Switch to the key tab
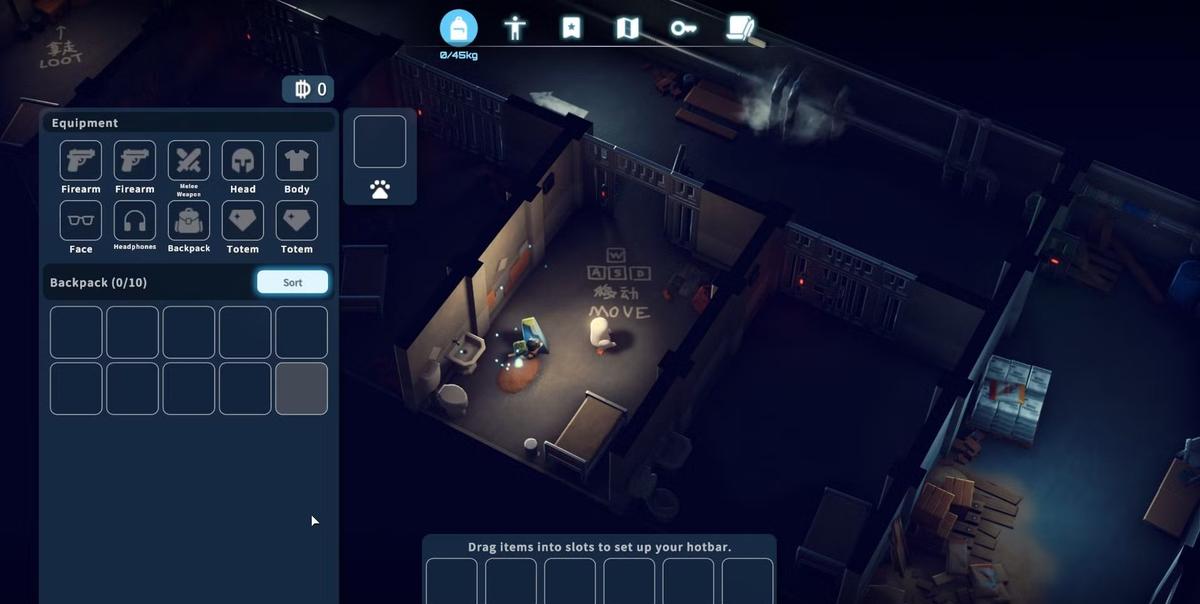This screenshot has height=604, width=1200. pos(683,28)
